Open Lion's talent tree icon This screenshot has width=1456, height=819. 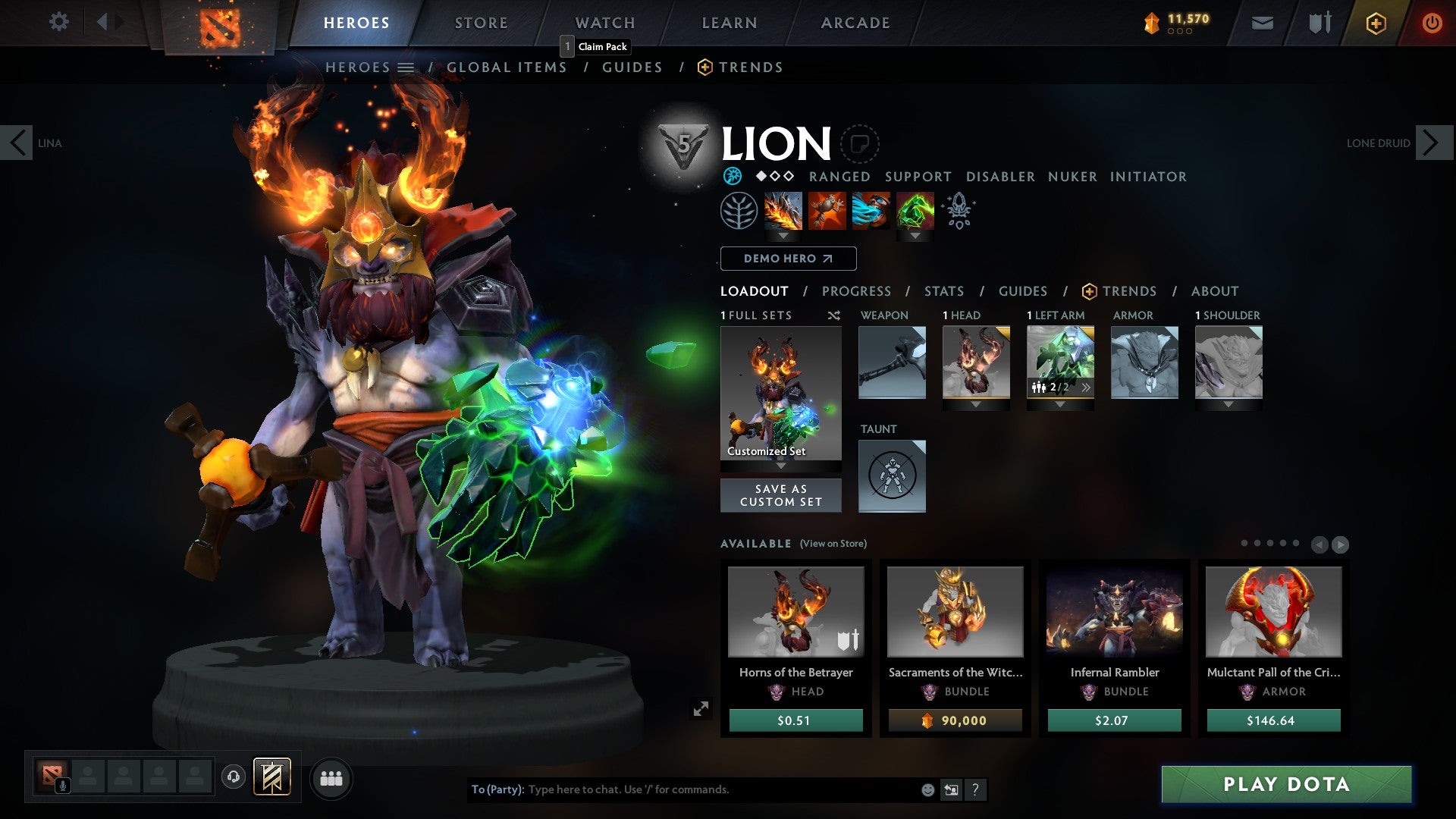739,211
